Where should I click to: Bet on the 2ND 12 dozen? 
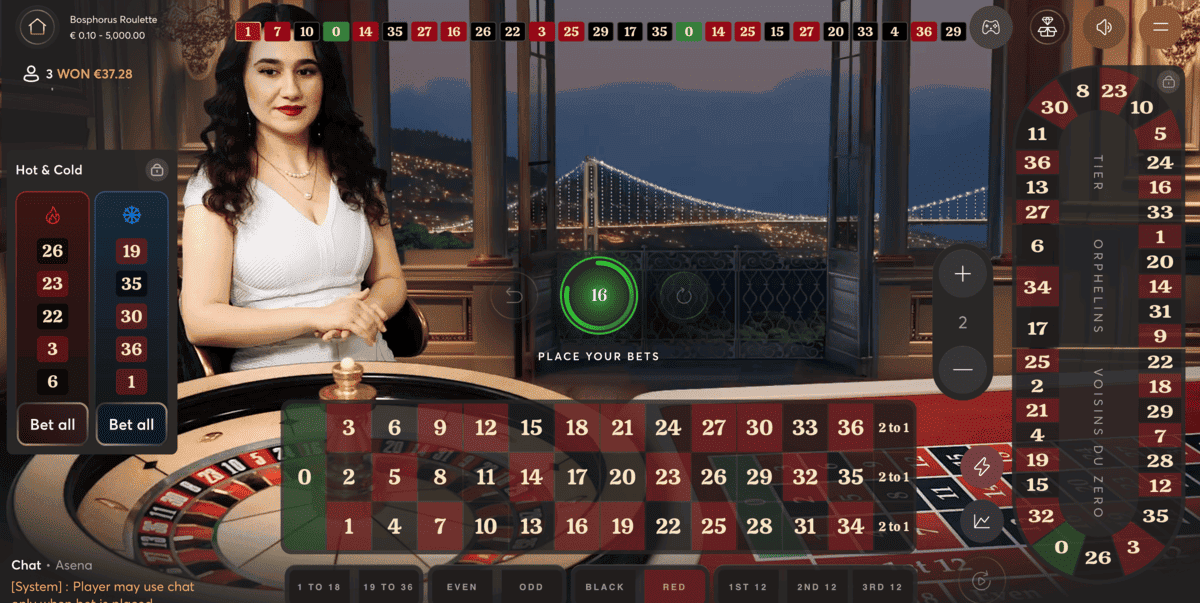point(817,587)
